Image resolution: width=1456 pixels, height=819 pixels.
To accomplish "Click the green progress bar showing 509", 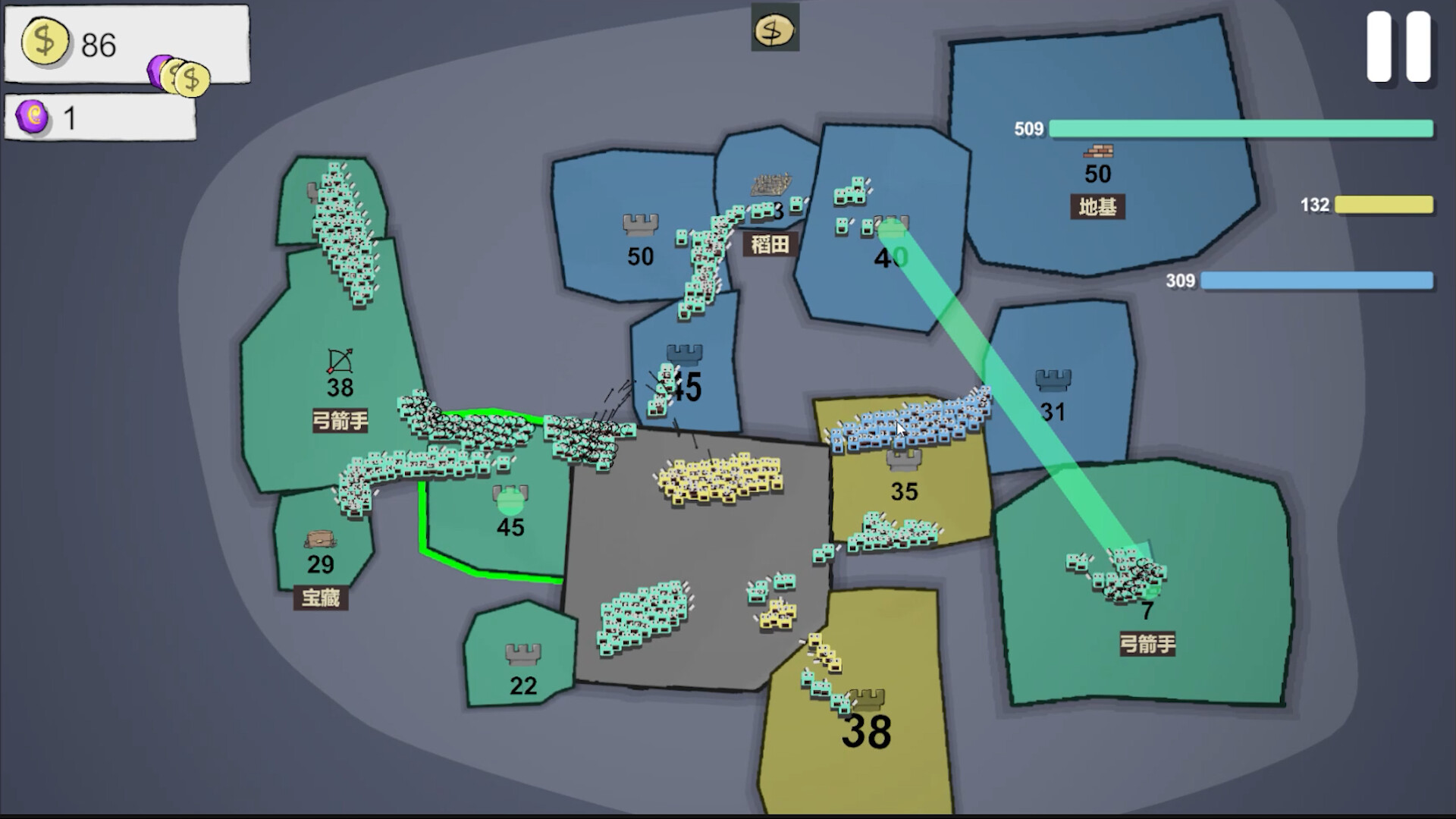I will 1244,129.
